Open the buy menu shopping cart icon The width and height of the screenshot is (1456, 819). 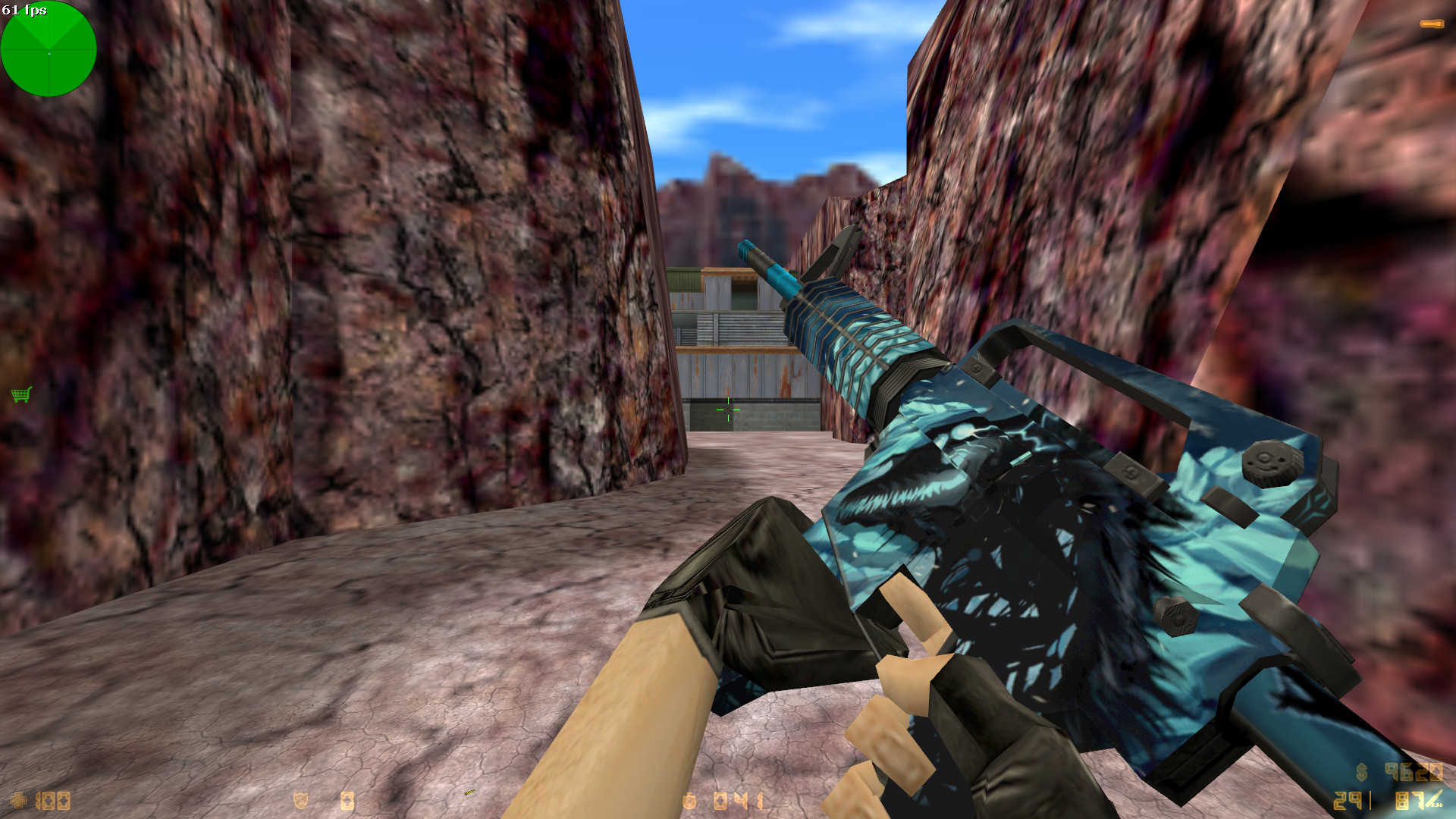21,395
